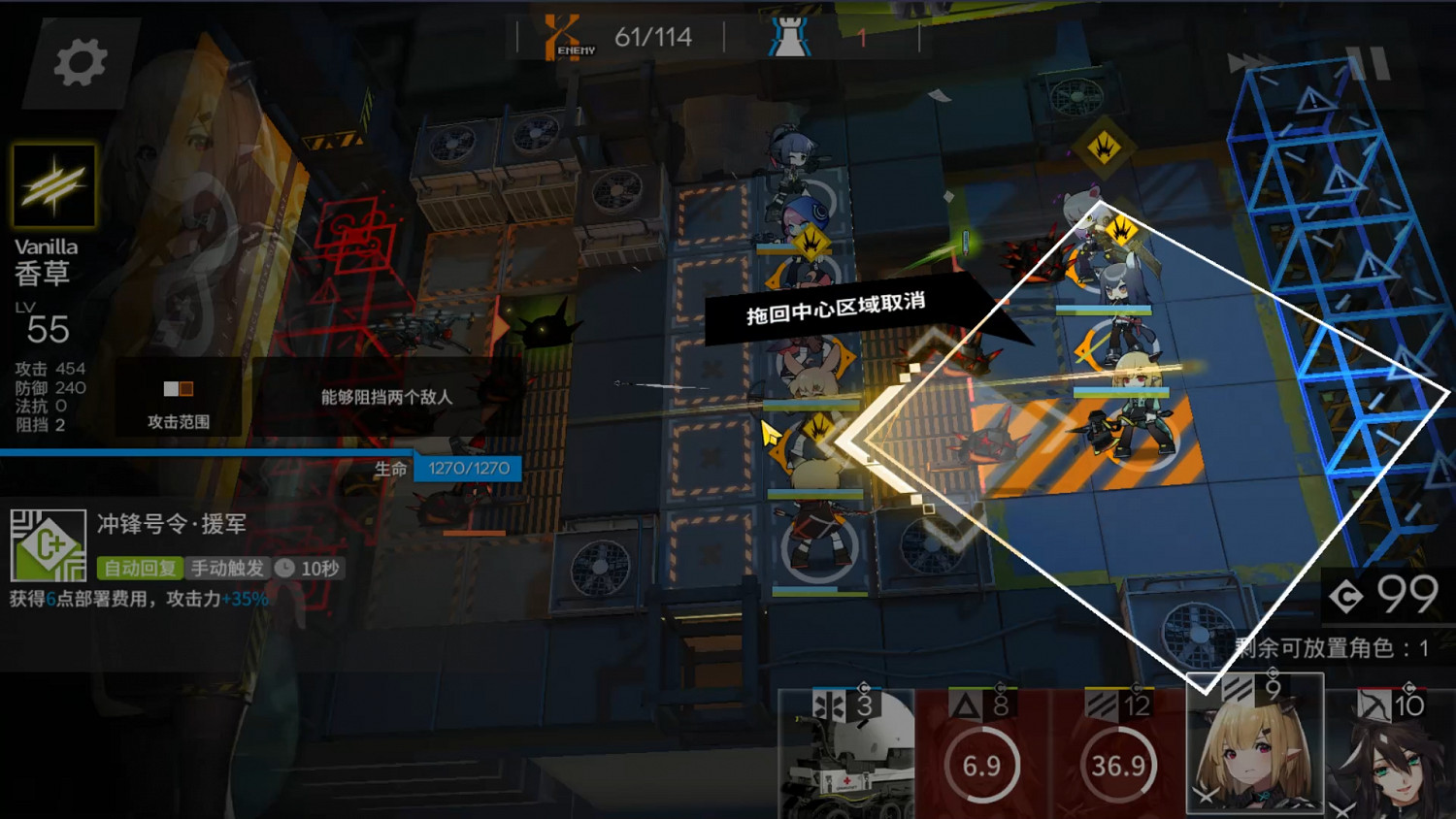Toggle the 手动触发 skill activation badge

(225, 569)
